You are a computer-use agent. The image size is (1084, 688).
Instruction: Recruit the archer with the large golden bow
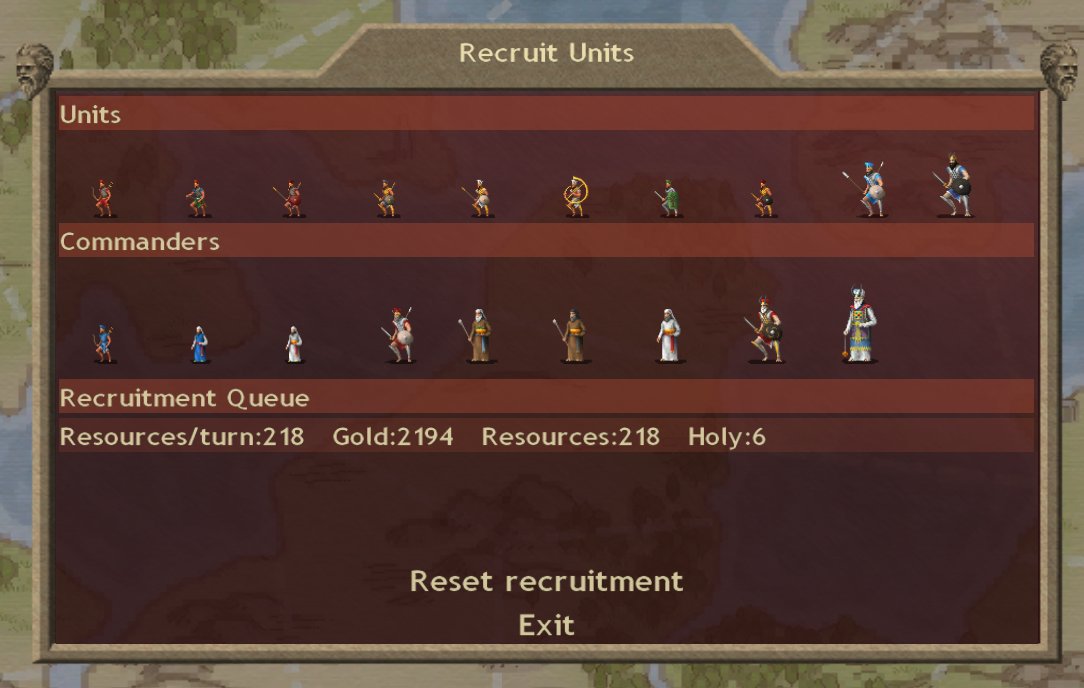point(576,196)
